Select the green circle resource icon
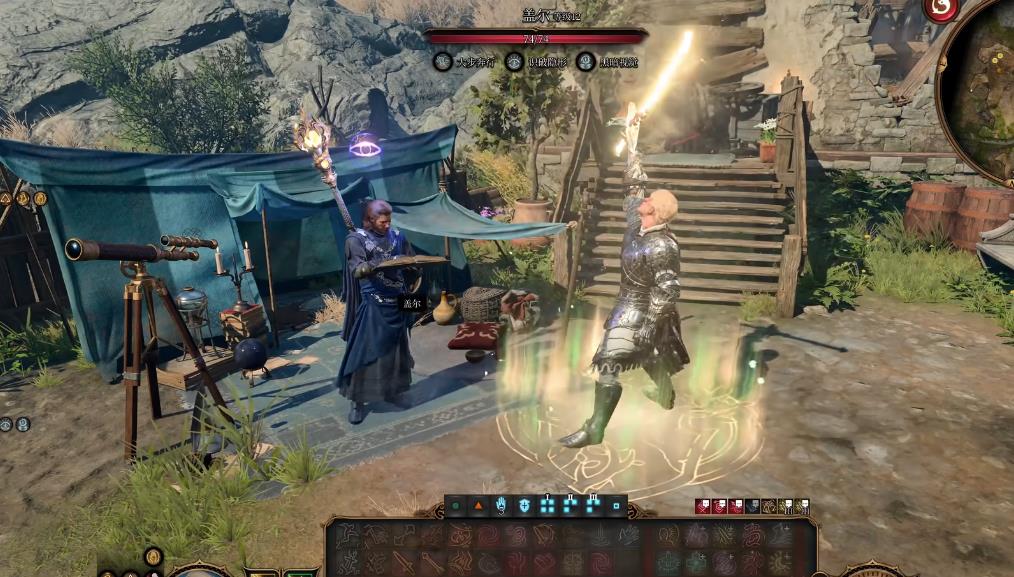The width and height of the screenshot is (1014, 577). (456, 507)
